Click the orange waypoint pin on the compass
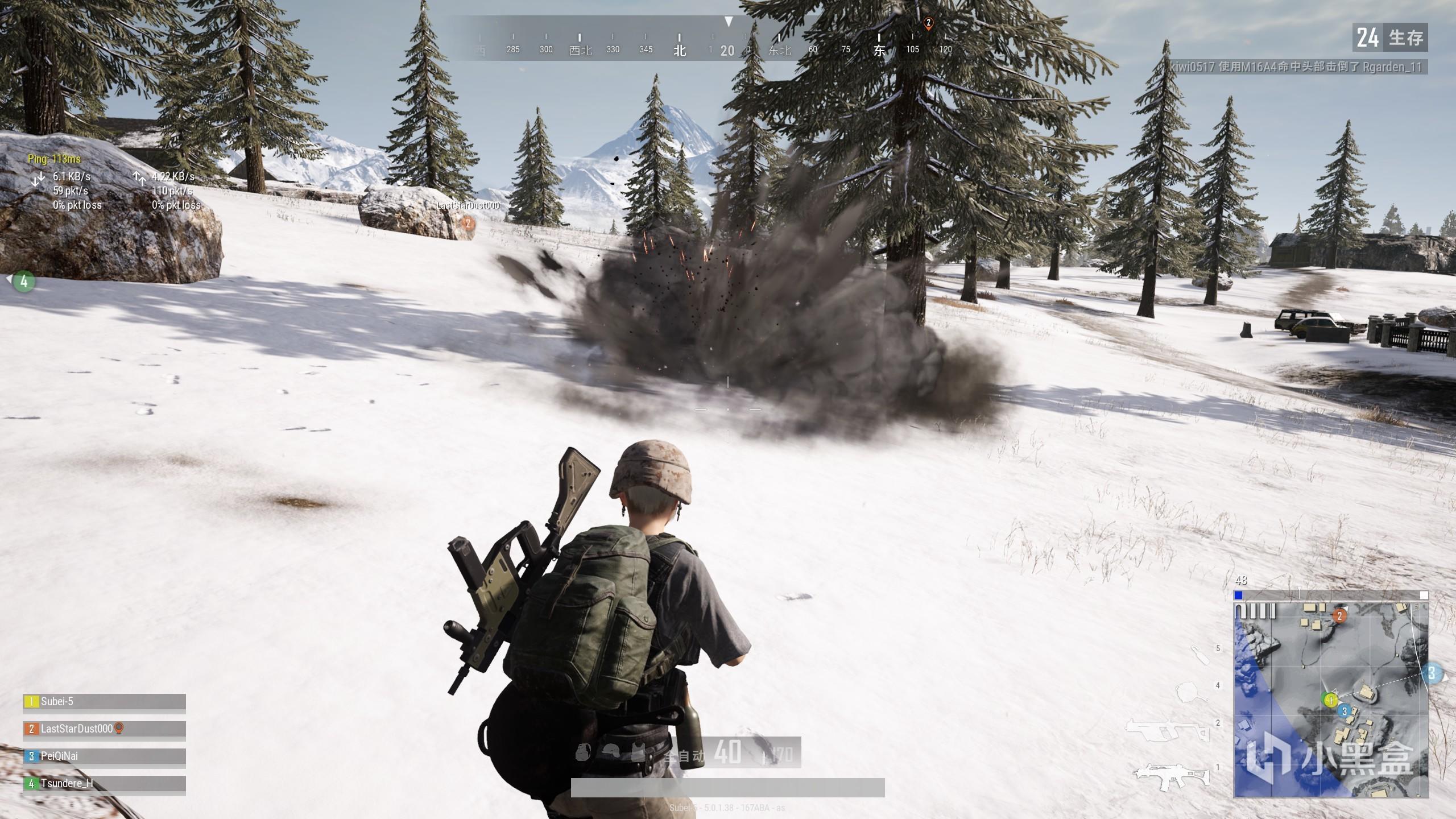Screen dimensions: 1456x819 pyautogui.click(x=928, y=24)
